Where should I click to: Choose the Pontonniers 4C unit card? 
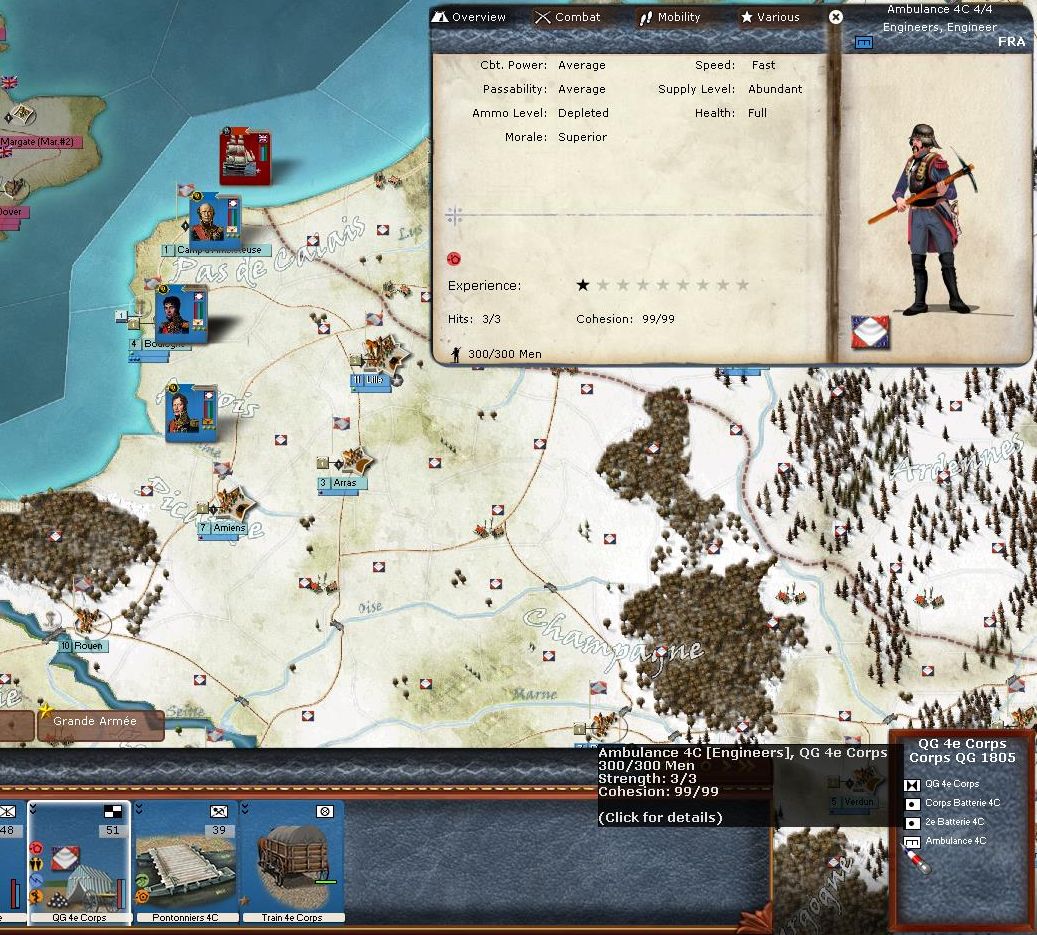(185, 861)
